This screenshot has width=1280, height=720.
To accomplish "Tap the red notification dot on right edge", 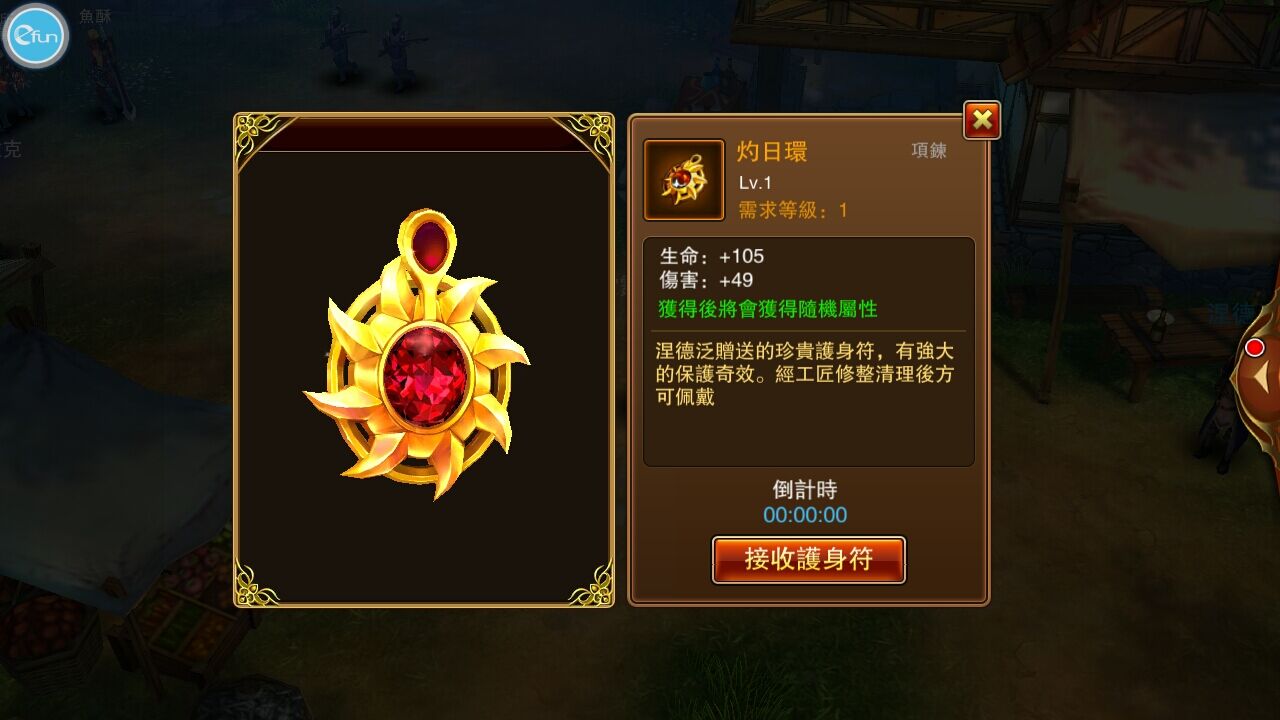I will coord(1256,345).
